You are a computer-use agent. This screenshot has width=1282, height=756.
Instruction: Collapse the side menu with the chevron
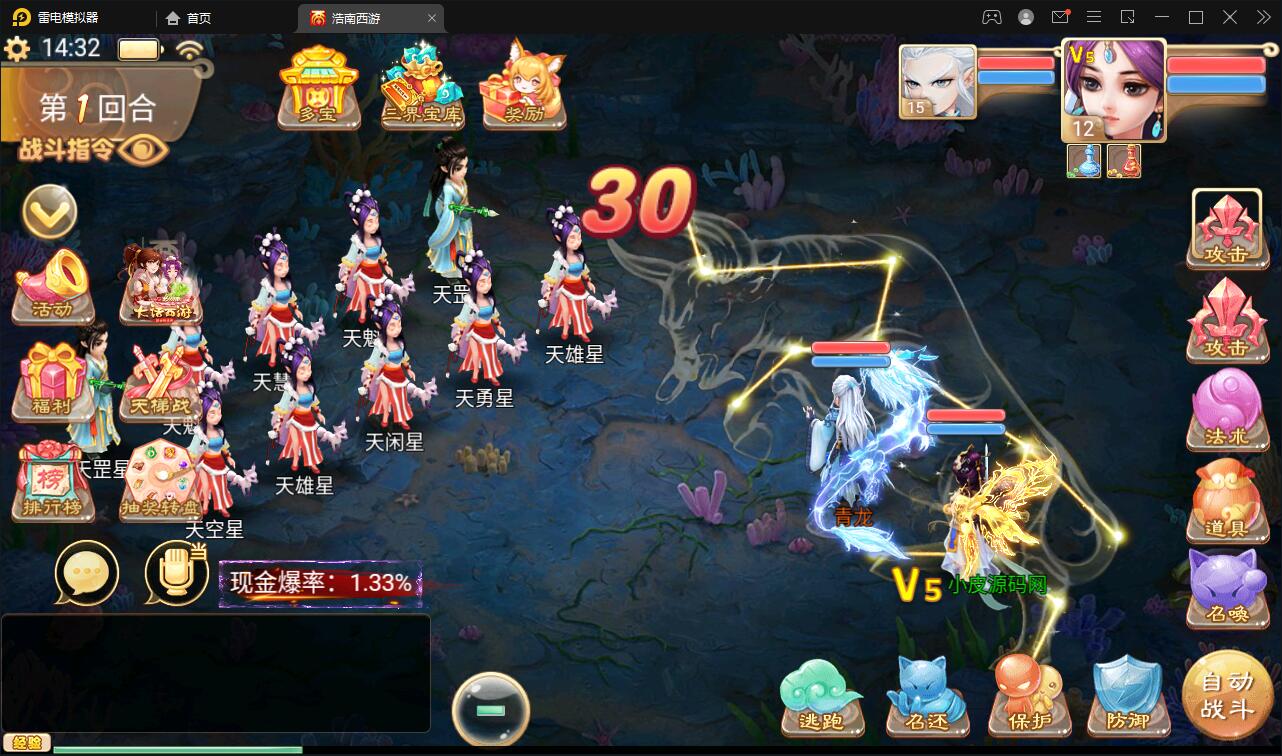tap(48, 213)
